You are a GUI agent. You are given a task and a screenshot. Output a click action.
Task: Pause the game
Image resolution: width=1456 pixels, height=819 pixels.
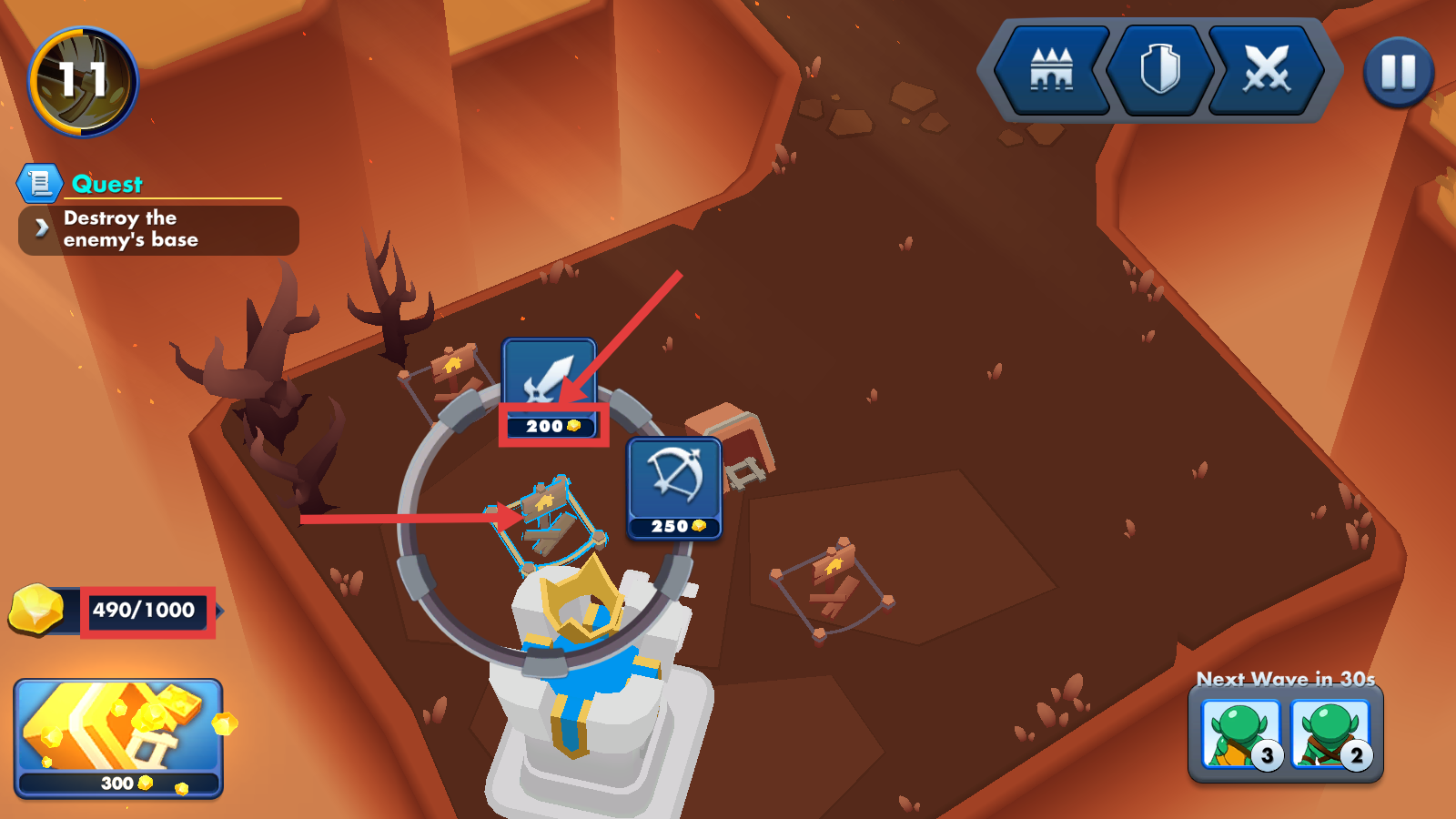point(1399,72)
